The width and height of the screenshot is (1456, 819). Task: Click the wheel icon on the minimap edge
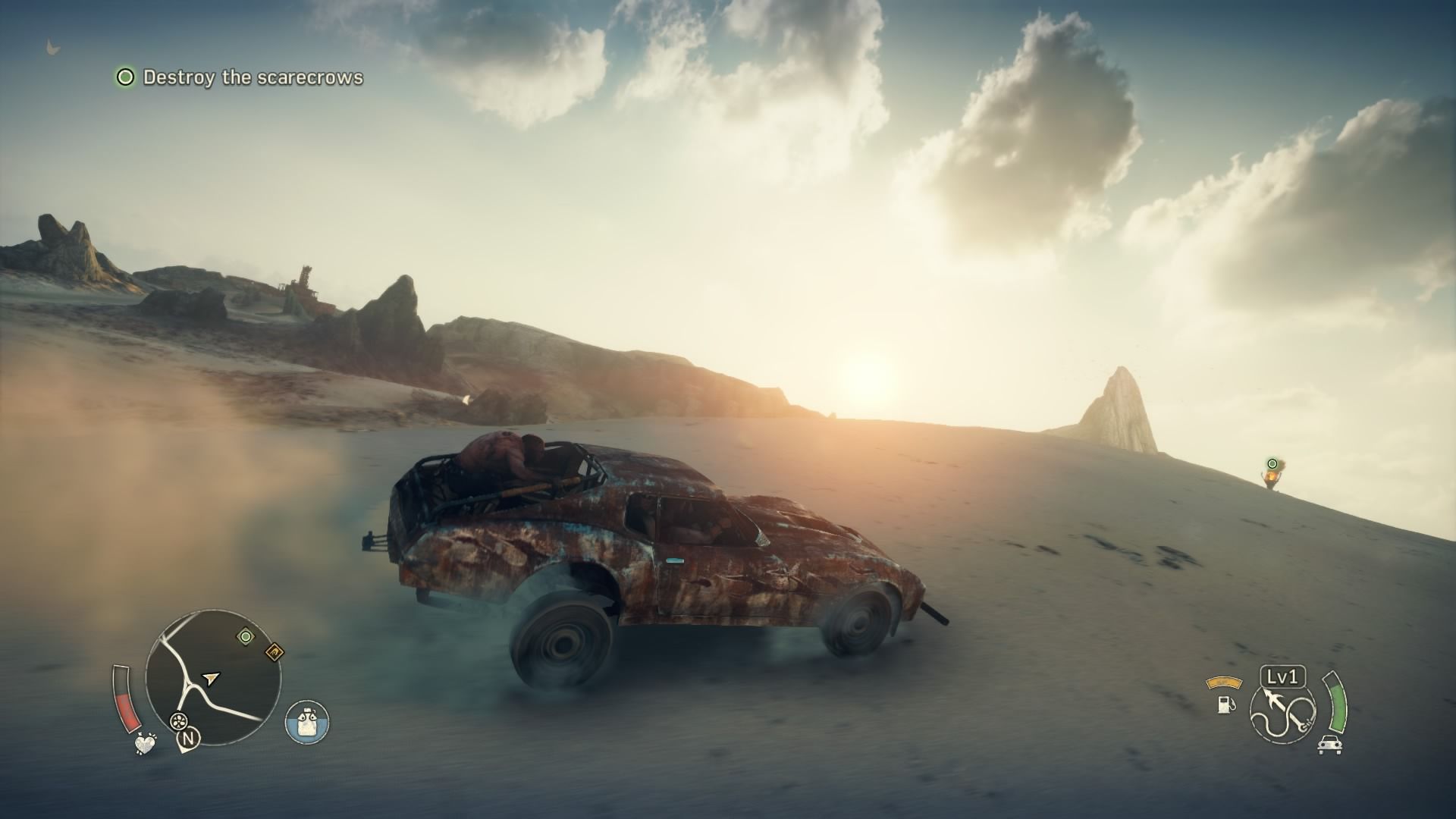(180, 720)
